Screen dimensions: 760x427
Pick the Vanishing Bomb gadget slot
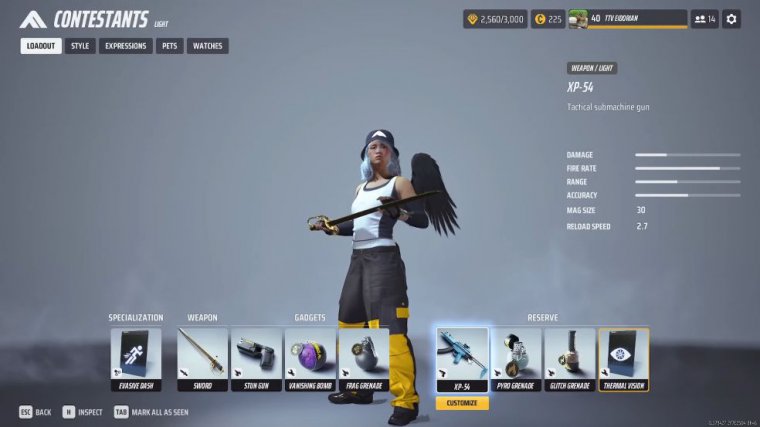[310, 360]
